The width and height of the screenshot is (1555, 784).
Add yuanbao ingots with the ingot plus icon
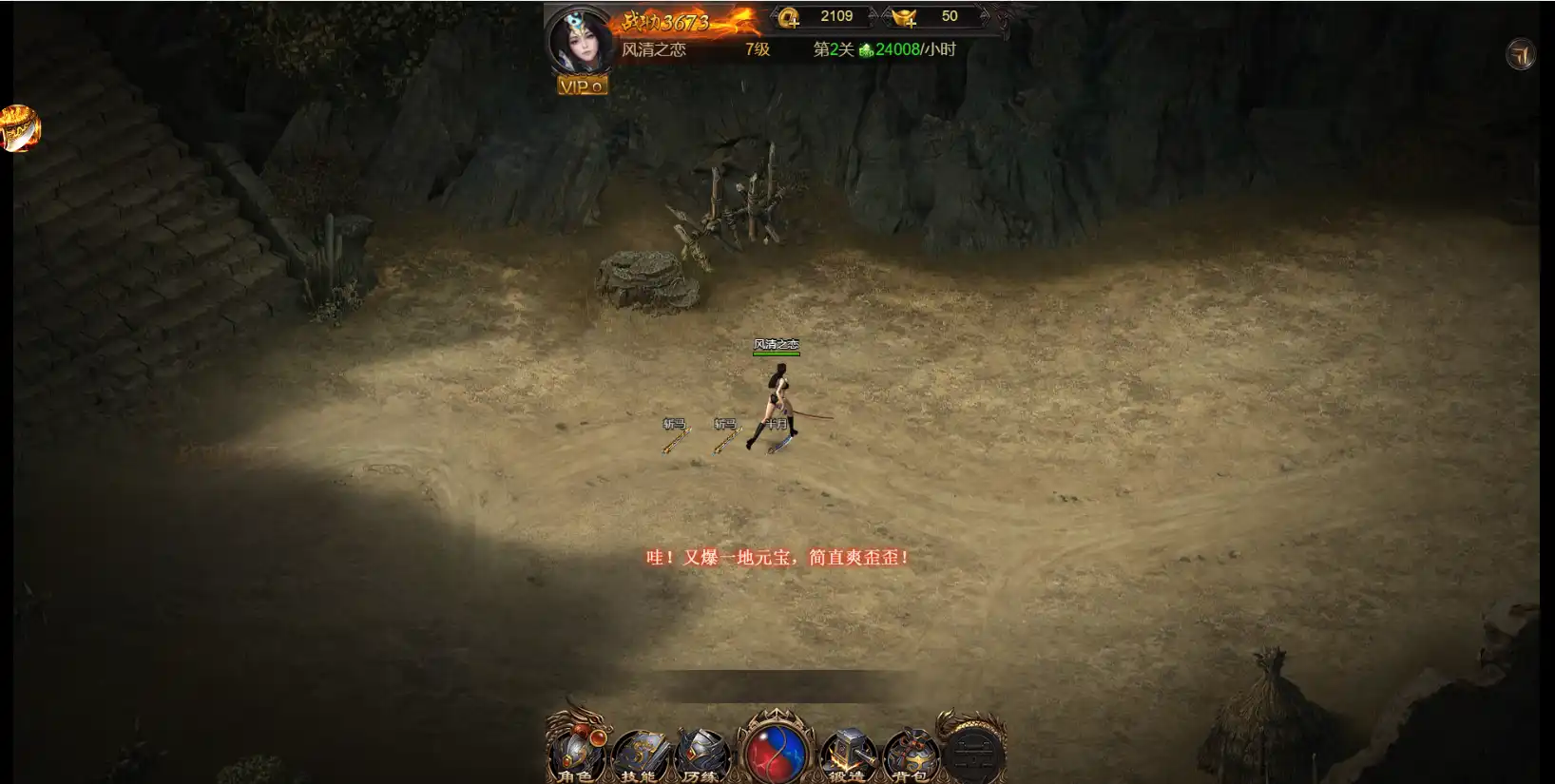tap(904, 17)
